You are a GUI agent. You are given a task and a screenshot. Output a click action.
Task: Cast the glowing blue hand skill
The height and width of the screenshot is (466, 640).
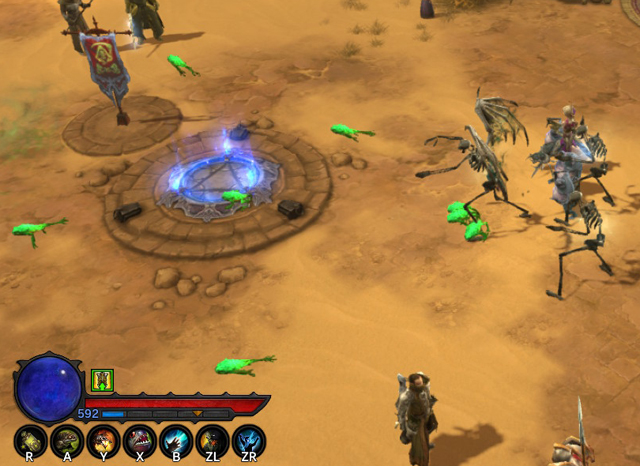(x=176, y=440)
